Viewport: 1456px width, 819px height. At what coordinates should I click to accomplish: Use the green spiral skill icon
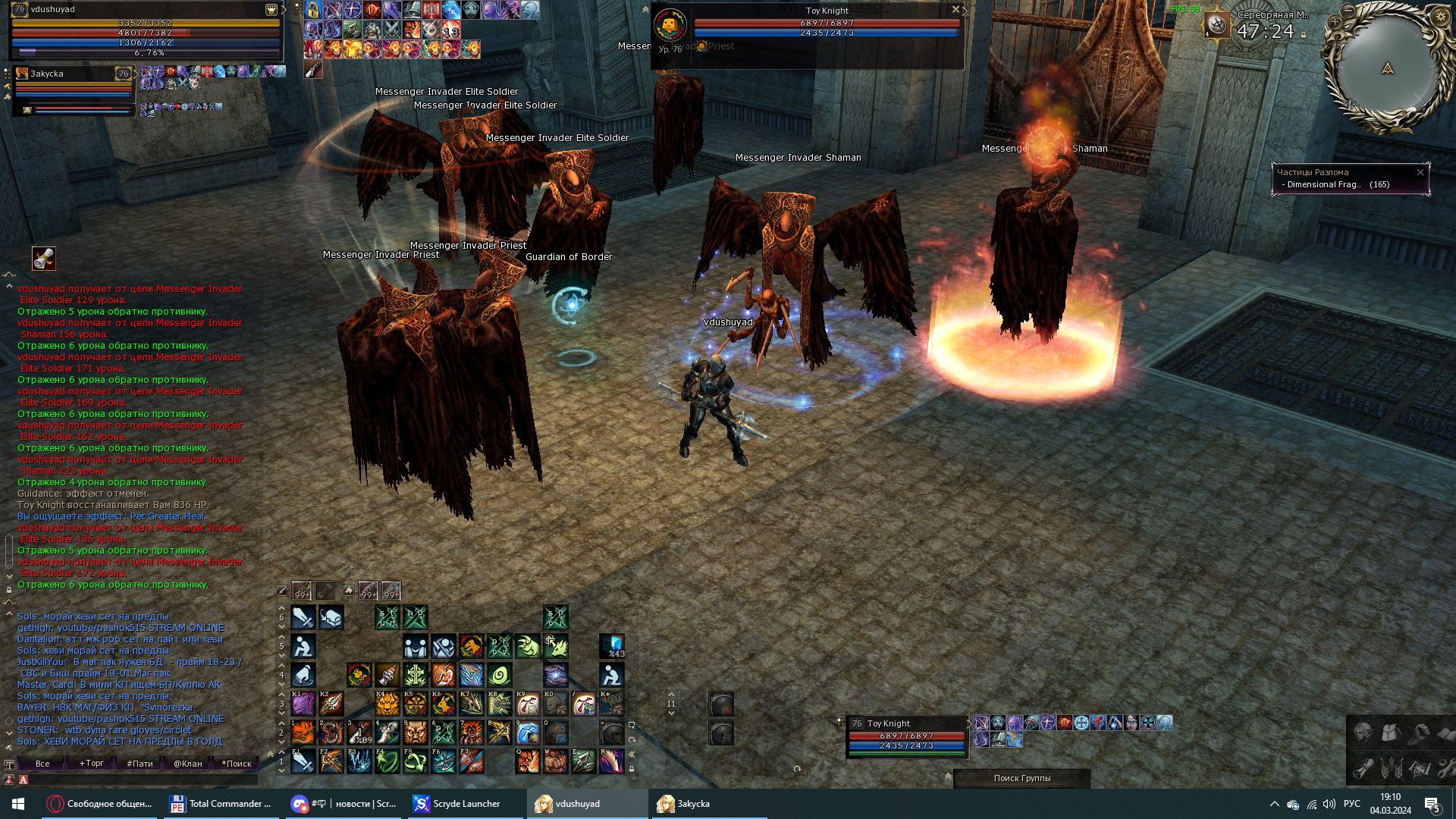point(500,675)
